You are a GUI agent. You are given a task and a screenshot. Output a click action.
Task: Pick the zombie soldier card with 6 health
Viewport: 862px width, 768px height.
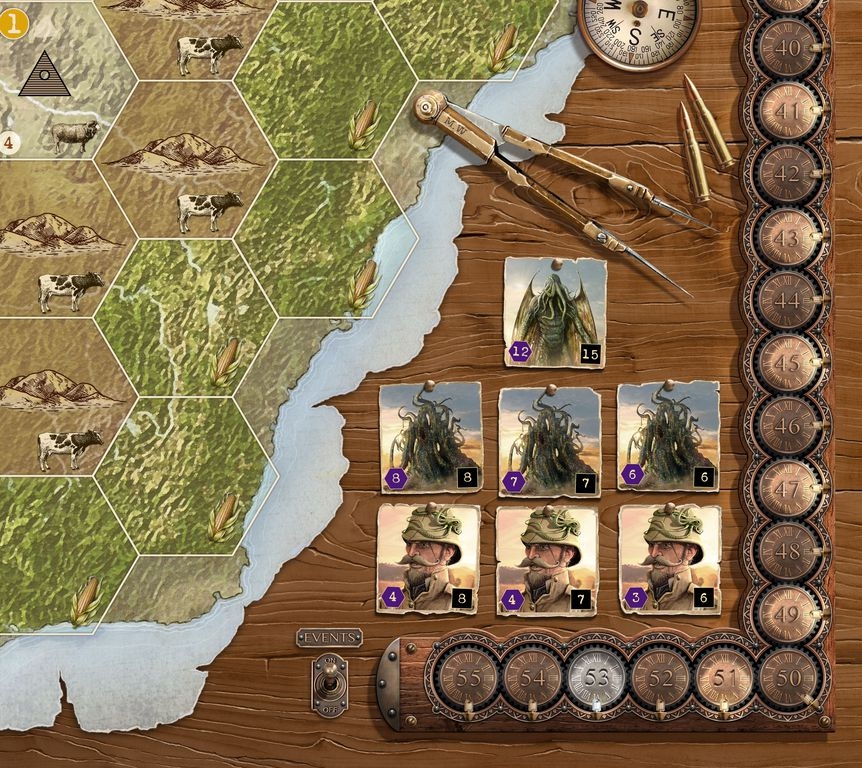coord(669,558)
